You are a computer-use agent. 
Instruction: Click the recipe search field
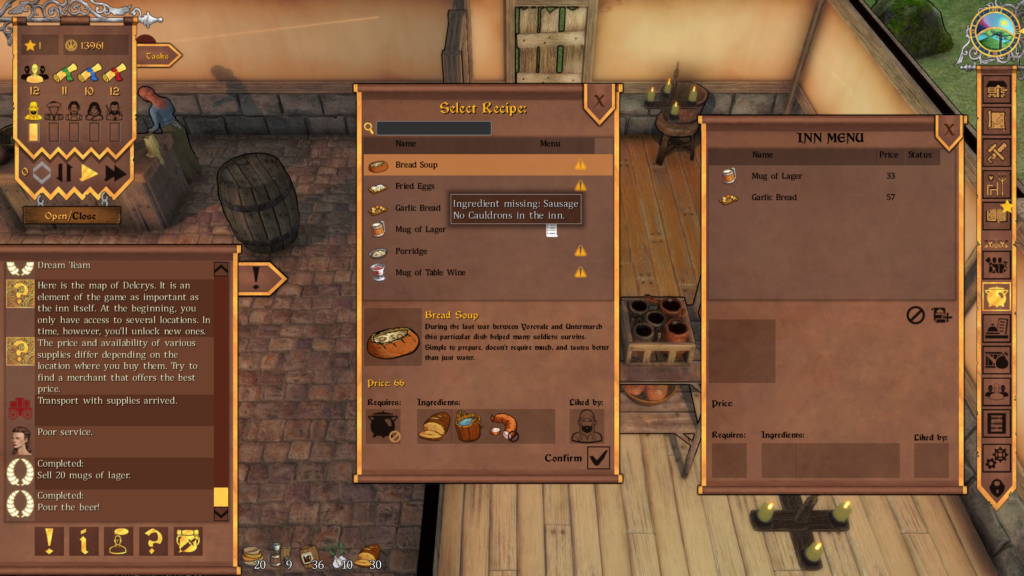pos(433,128)
